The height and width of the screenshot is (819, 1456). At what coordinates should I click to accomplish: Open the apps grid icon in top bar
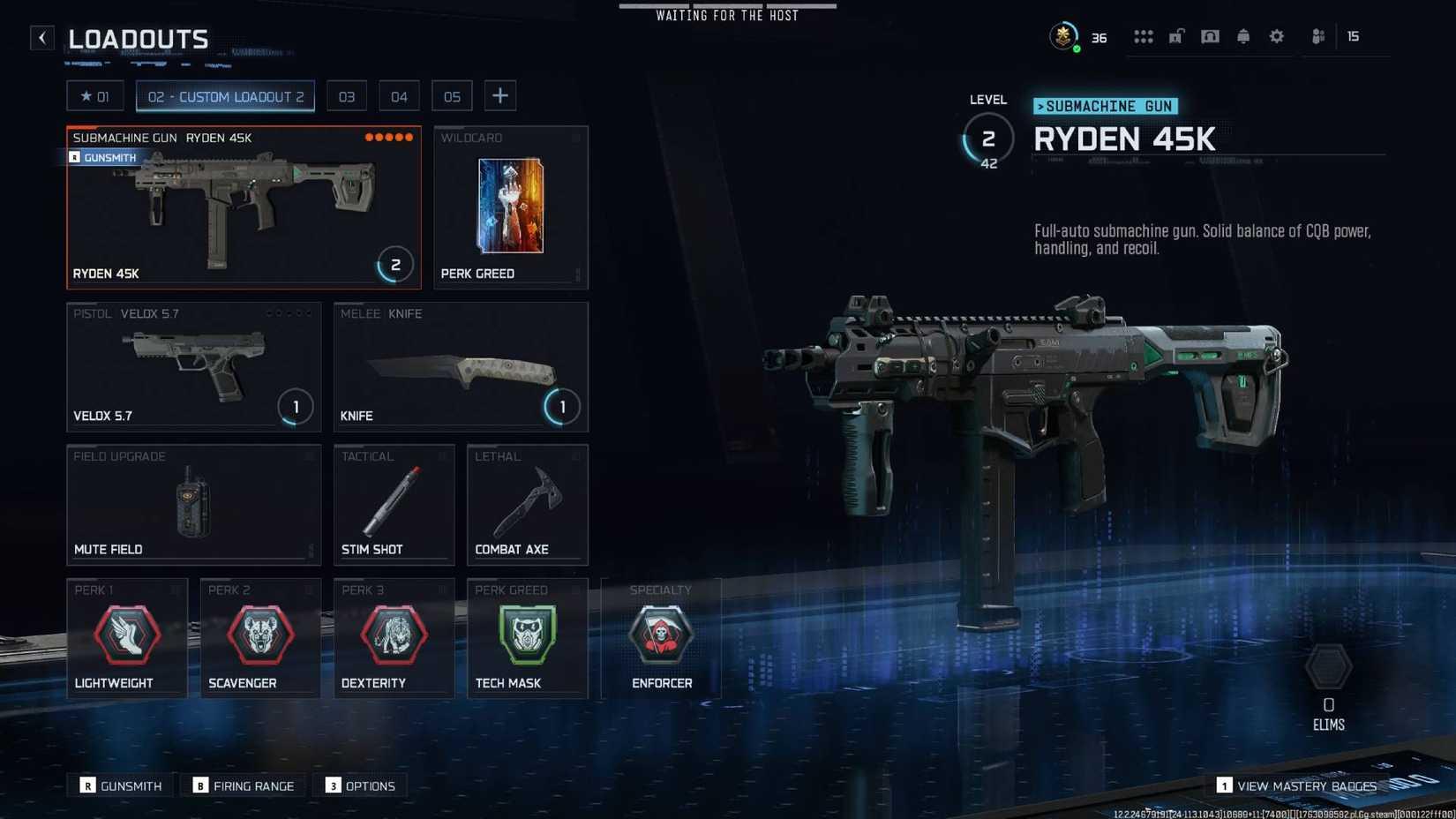pyautogui.click(x=1143, y=36)
